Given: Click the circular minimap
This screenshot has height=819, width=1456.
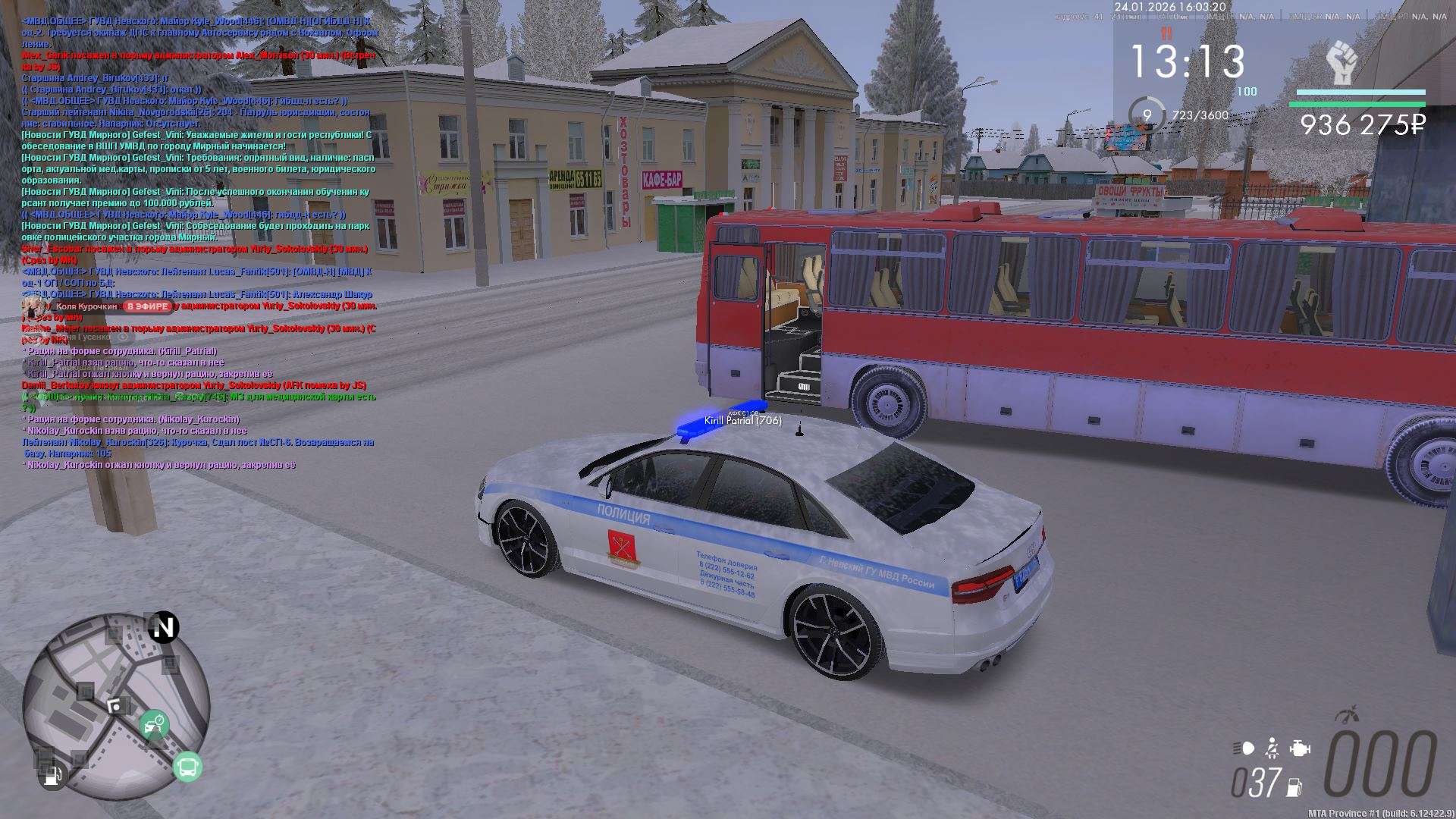Looking at the screenshot, I should tap(115, 707).
